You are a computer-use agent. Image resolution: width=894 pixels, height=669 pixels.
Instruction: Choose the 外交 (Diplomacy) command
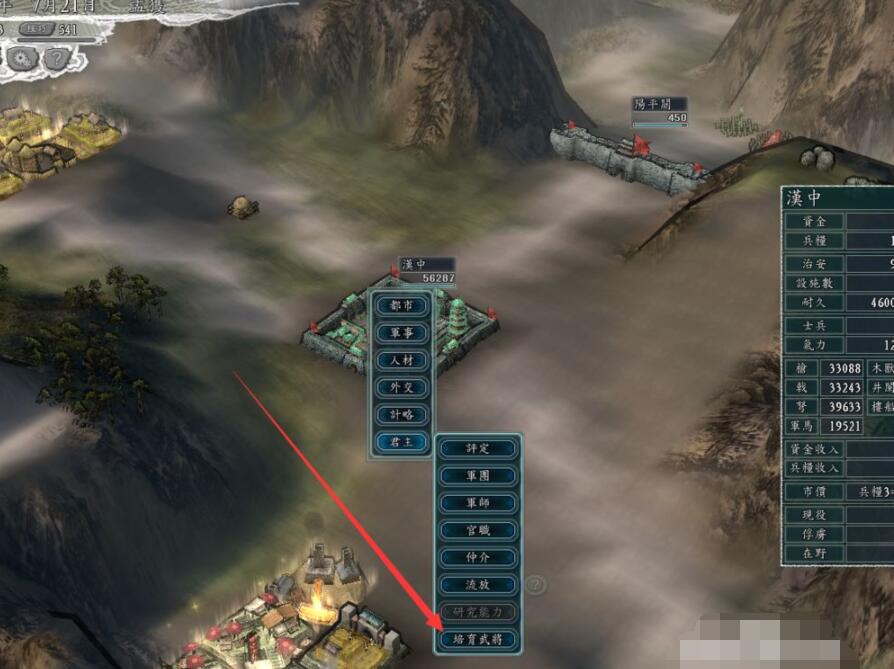[401, 386]
